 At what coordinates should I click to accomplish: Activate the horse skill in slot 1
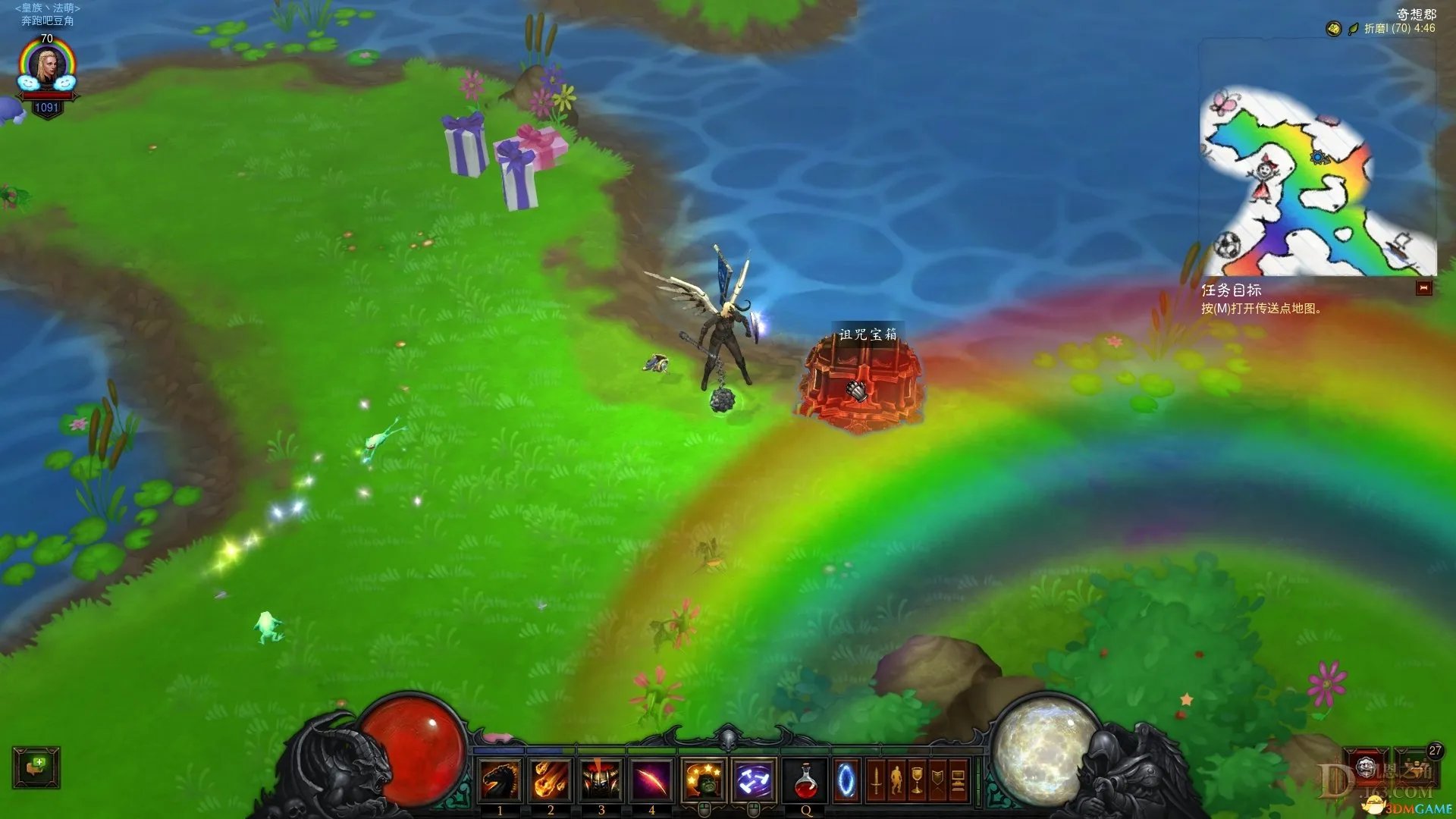click(500, 780)
